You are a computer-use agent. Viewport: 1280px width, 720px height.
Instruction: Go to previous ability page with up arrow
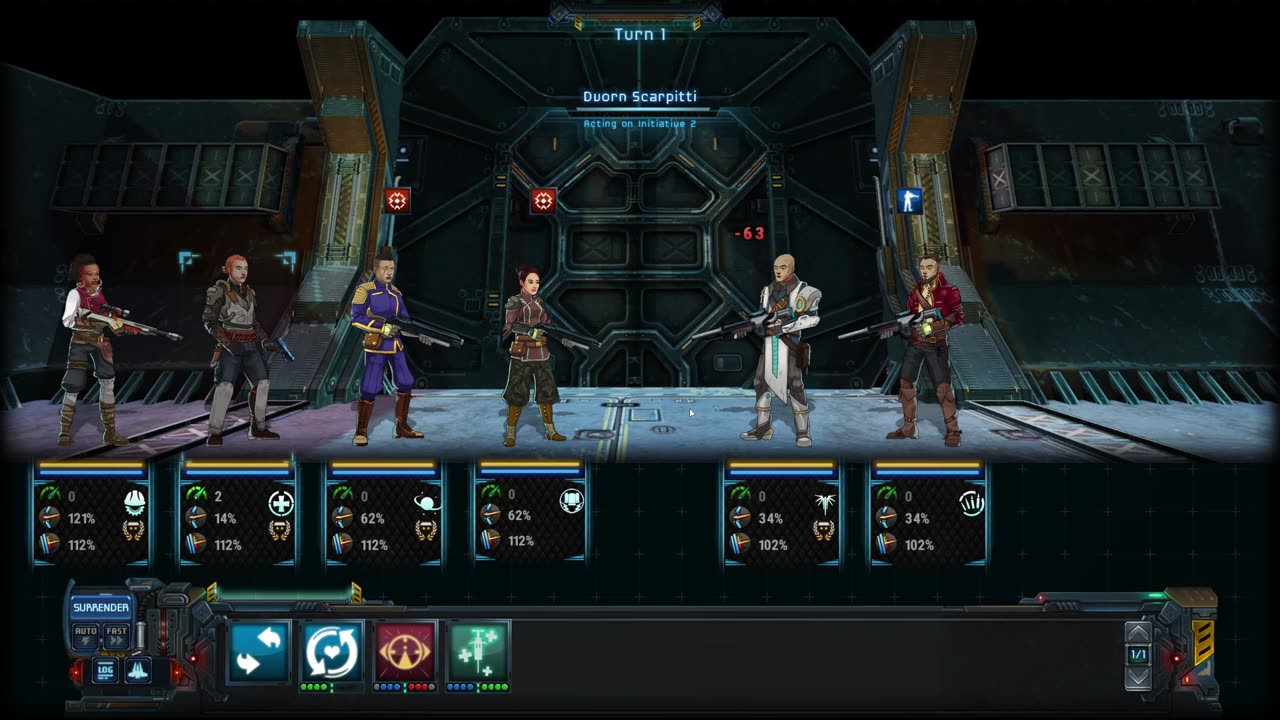point(1138,633)
